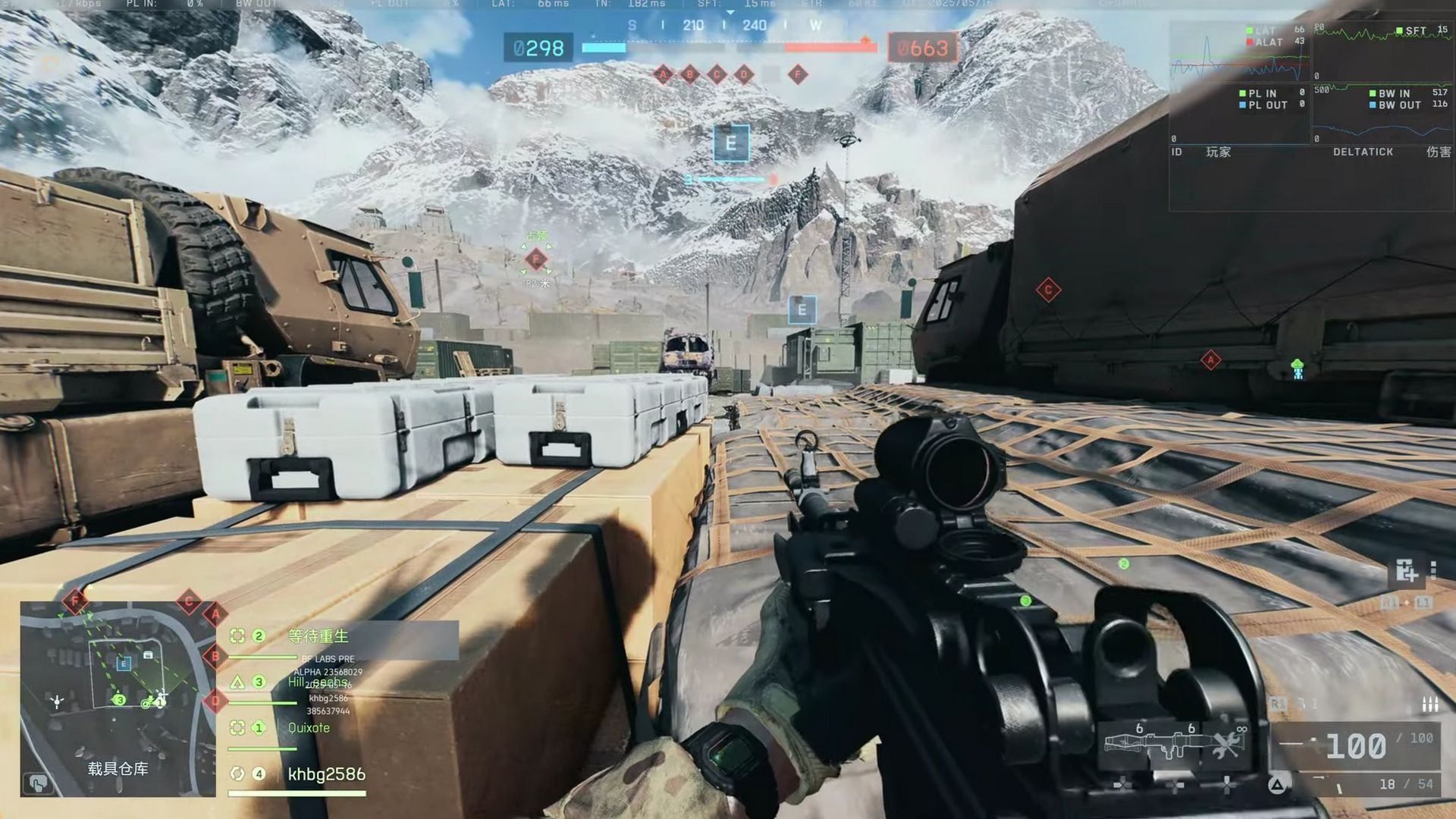Viewport: 1456px width, 819px height.
Task: Select squad member Quixote in the squad list
Action: pos(309,728)
